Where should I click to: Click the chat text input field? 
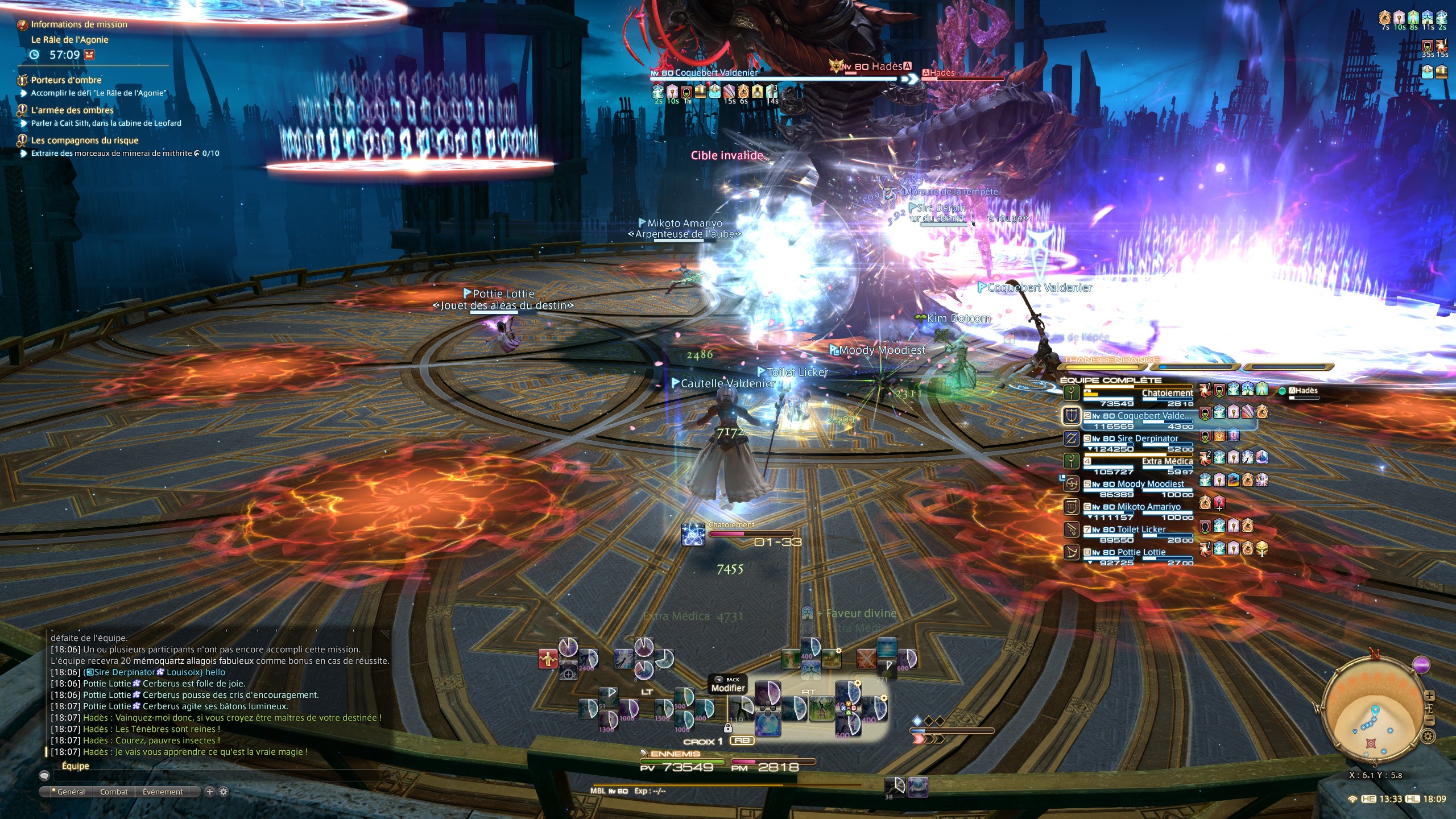(216, 775)
